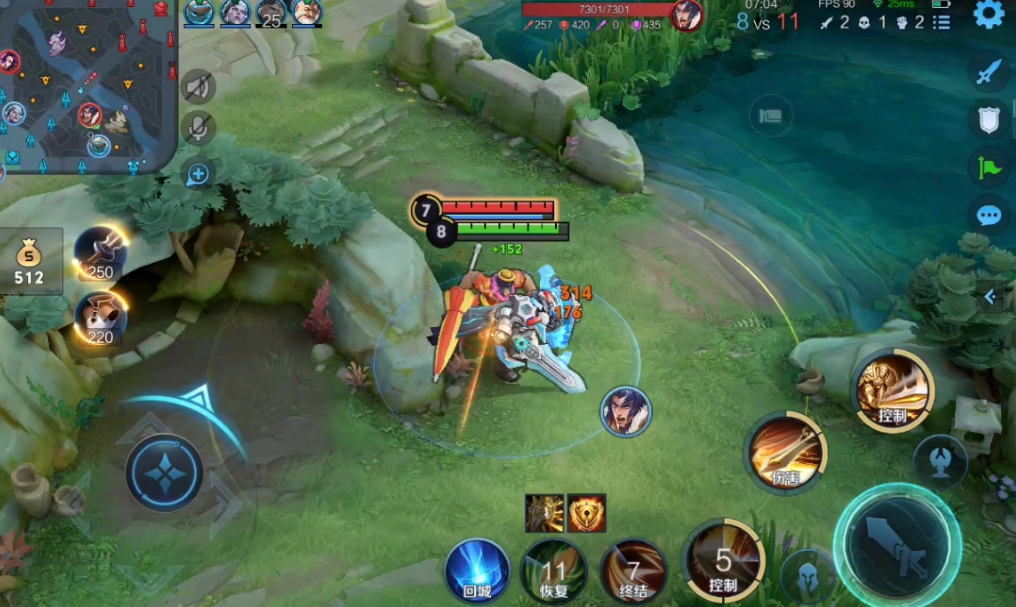Buy the recommended item costing 220
This screenshot has width=1016, height=607.
101,316
